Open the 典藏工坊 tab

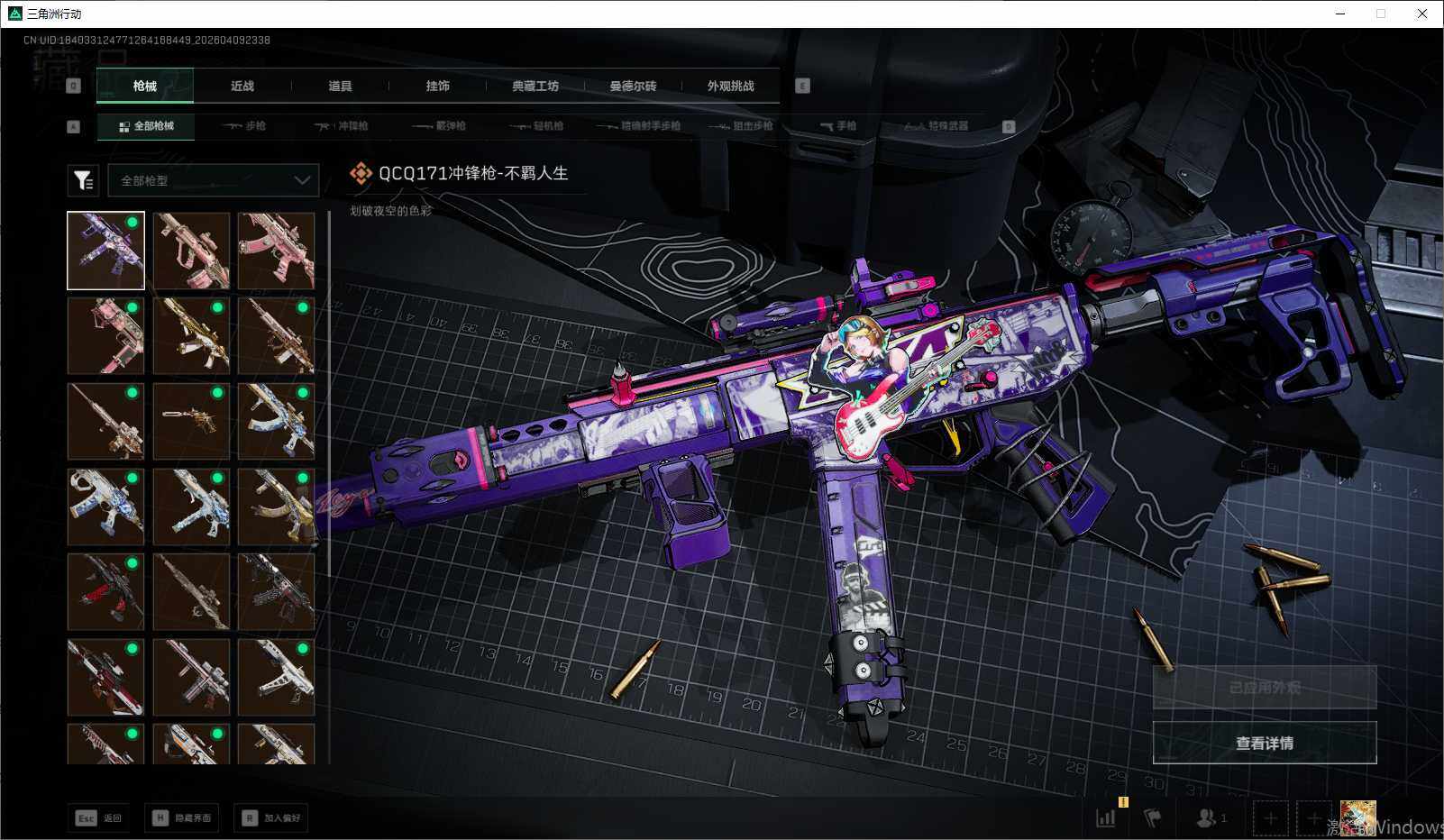click(535, 87)
